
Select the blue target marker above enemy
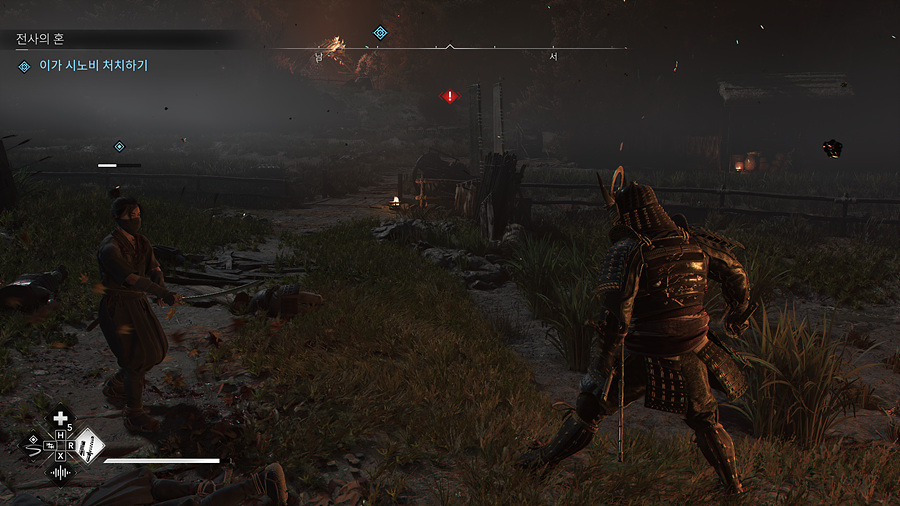119,146
